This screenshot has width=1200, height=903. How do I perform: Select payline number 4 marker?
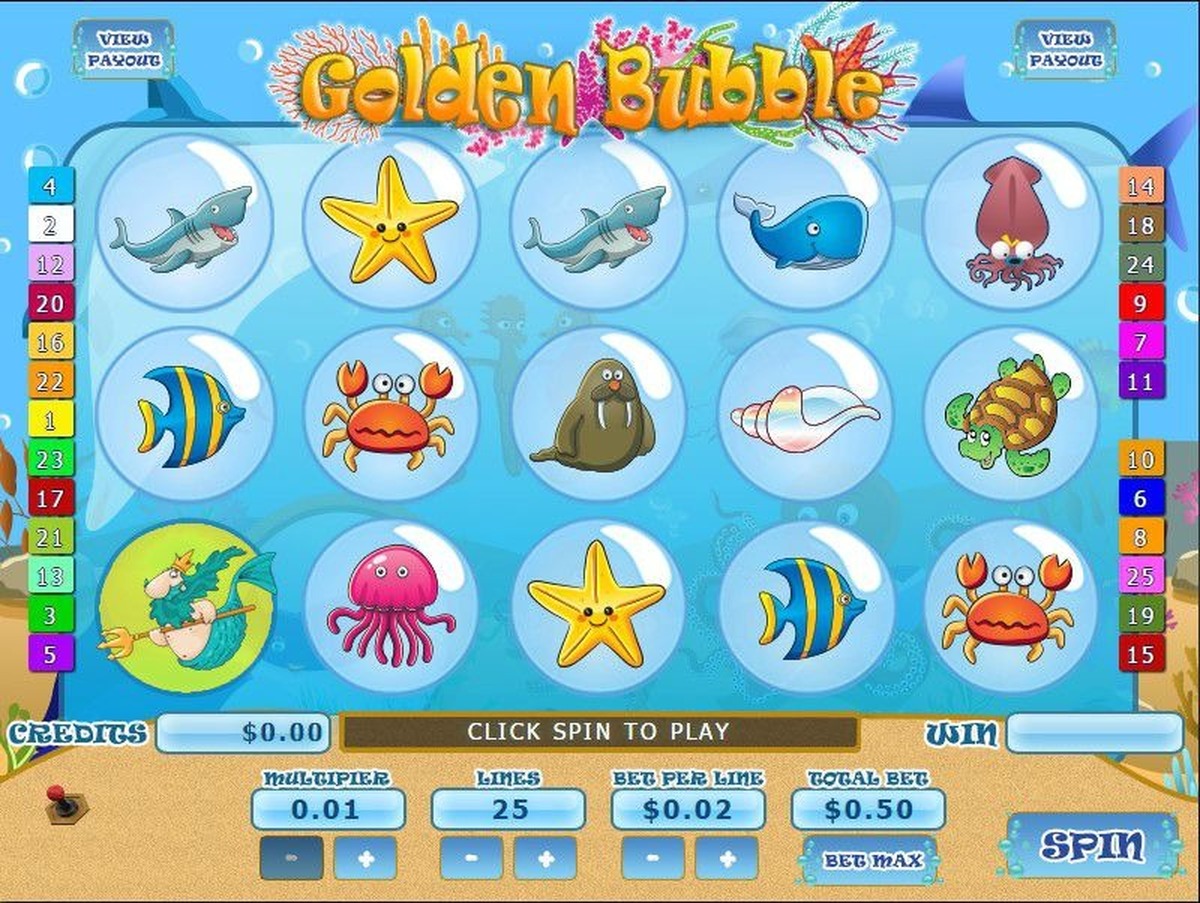point(51,185)
